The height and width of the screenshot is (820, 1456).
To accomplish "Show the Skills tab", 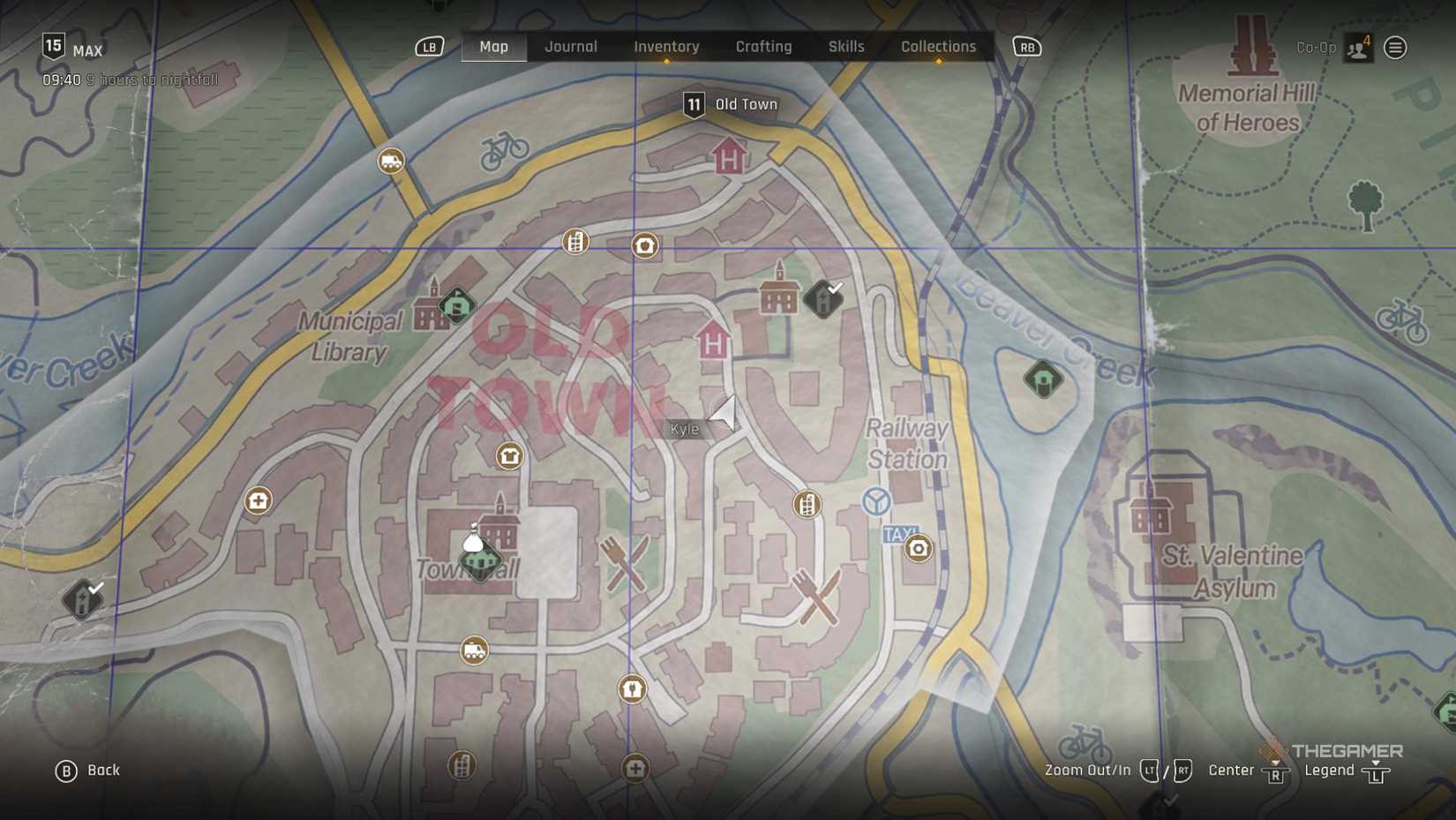I will coord(845,47).
